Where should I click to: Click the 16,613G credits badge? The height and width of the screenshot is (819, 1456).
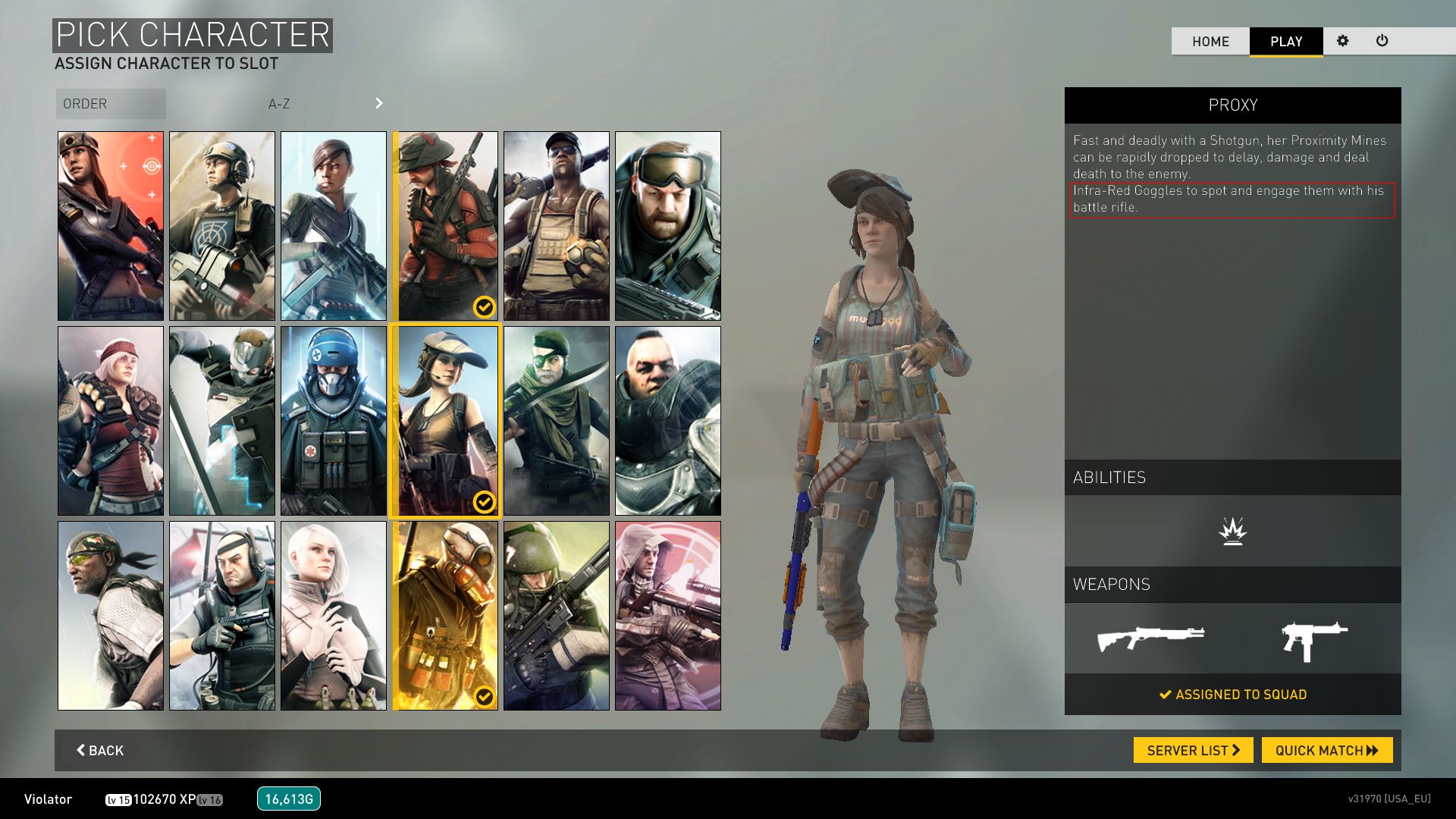289,799
